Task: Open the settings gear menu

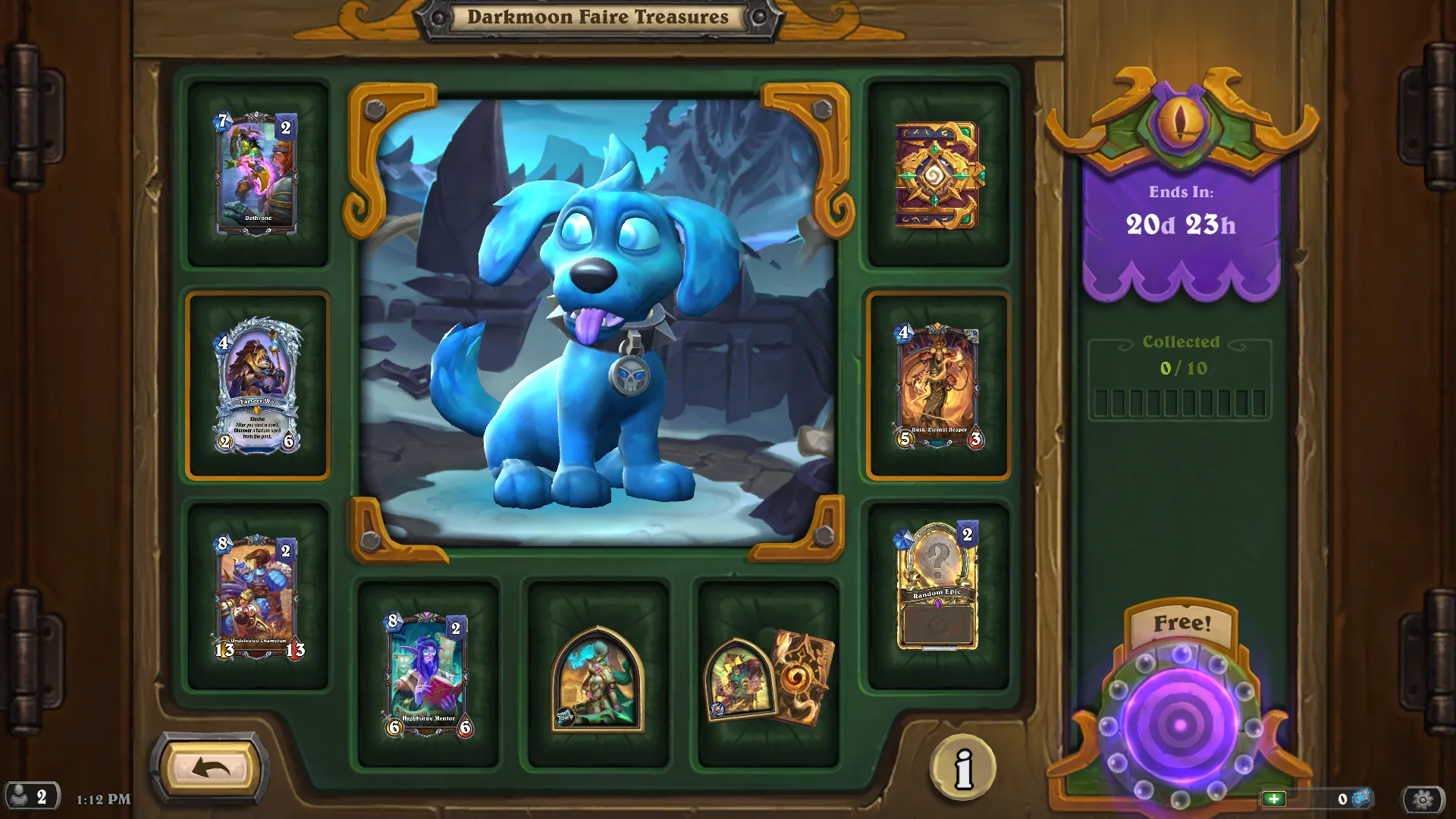Action: click(1423, 799)
